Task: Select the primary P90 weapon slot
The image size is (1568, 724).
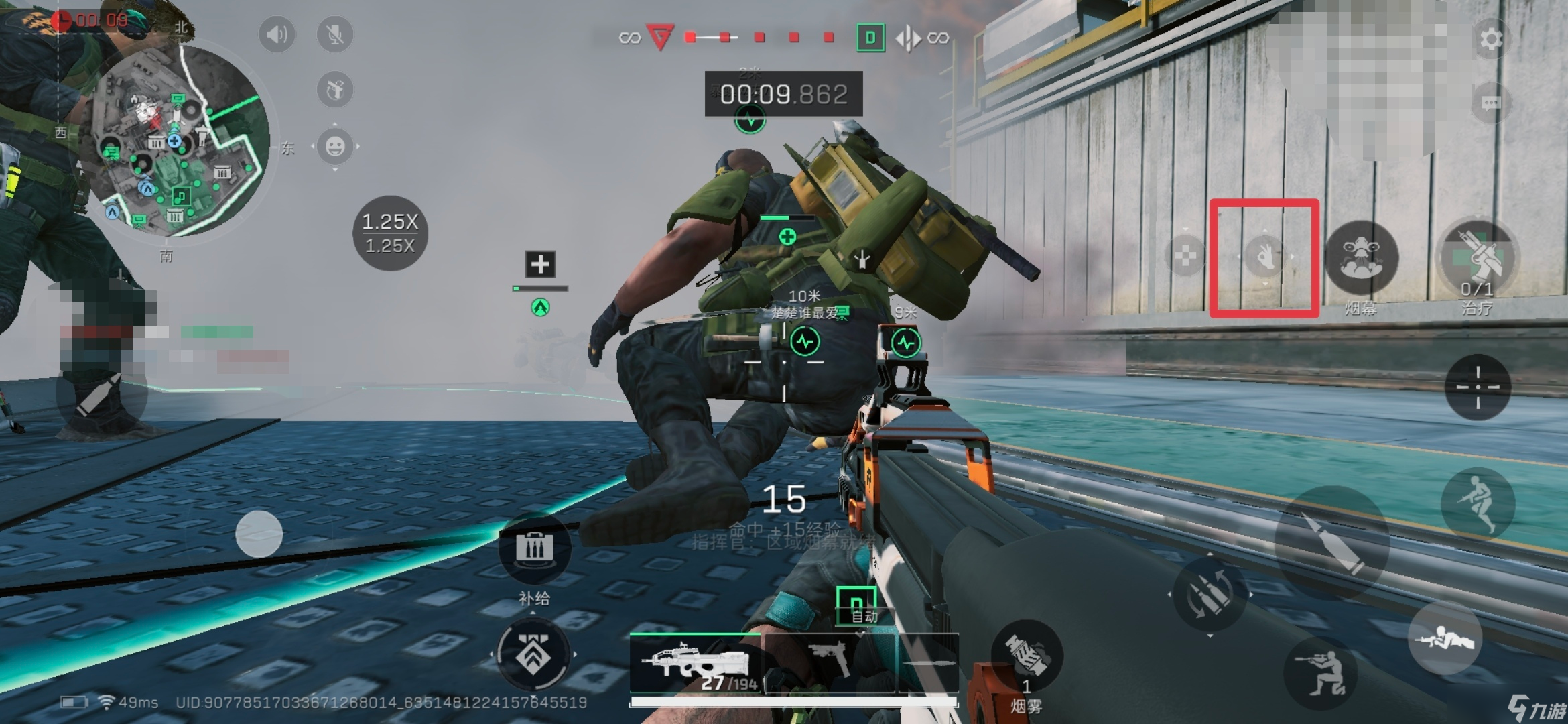Action: (695, 664)
